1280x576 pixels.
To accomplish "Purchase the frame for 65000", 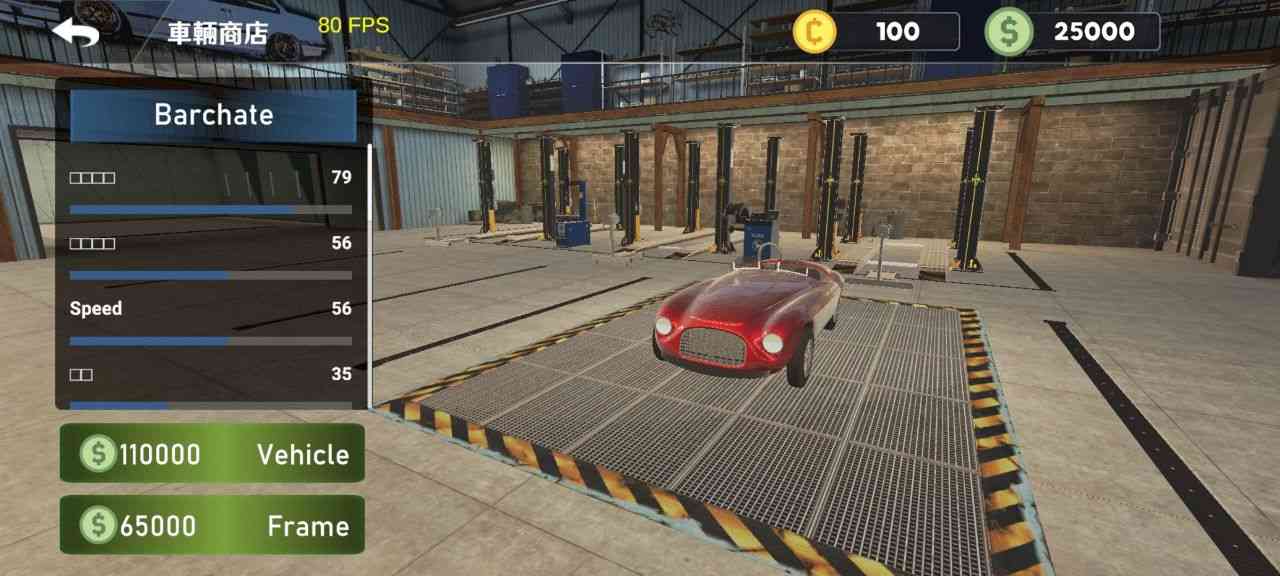I will click(212, 525).
